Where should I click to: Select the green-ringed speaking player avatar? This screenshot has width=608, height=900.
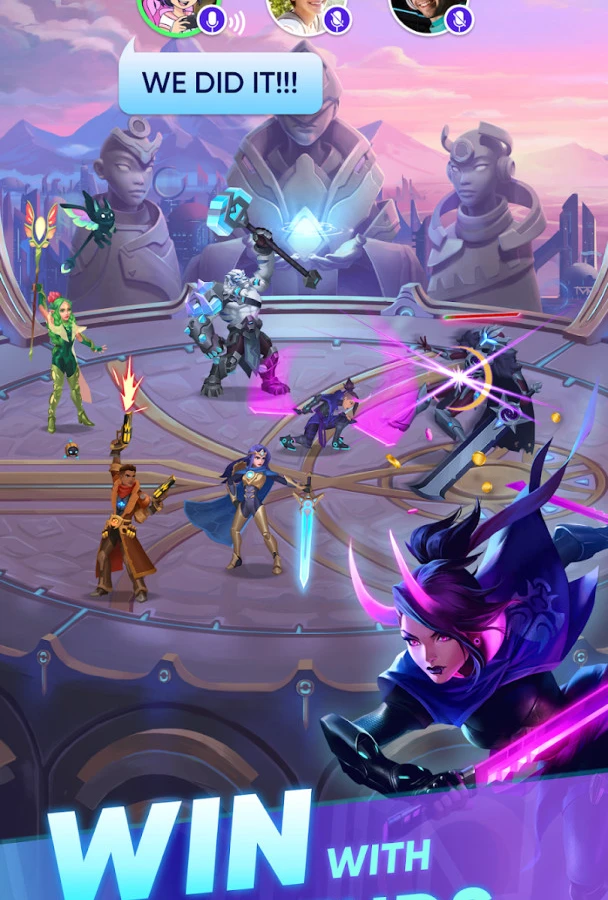(171, 10)
